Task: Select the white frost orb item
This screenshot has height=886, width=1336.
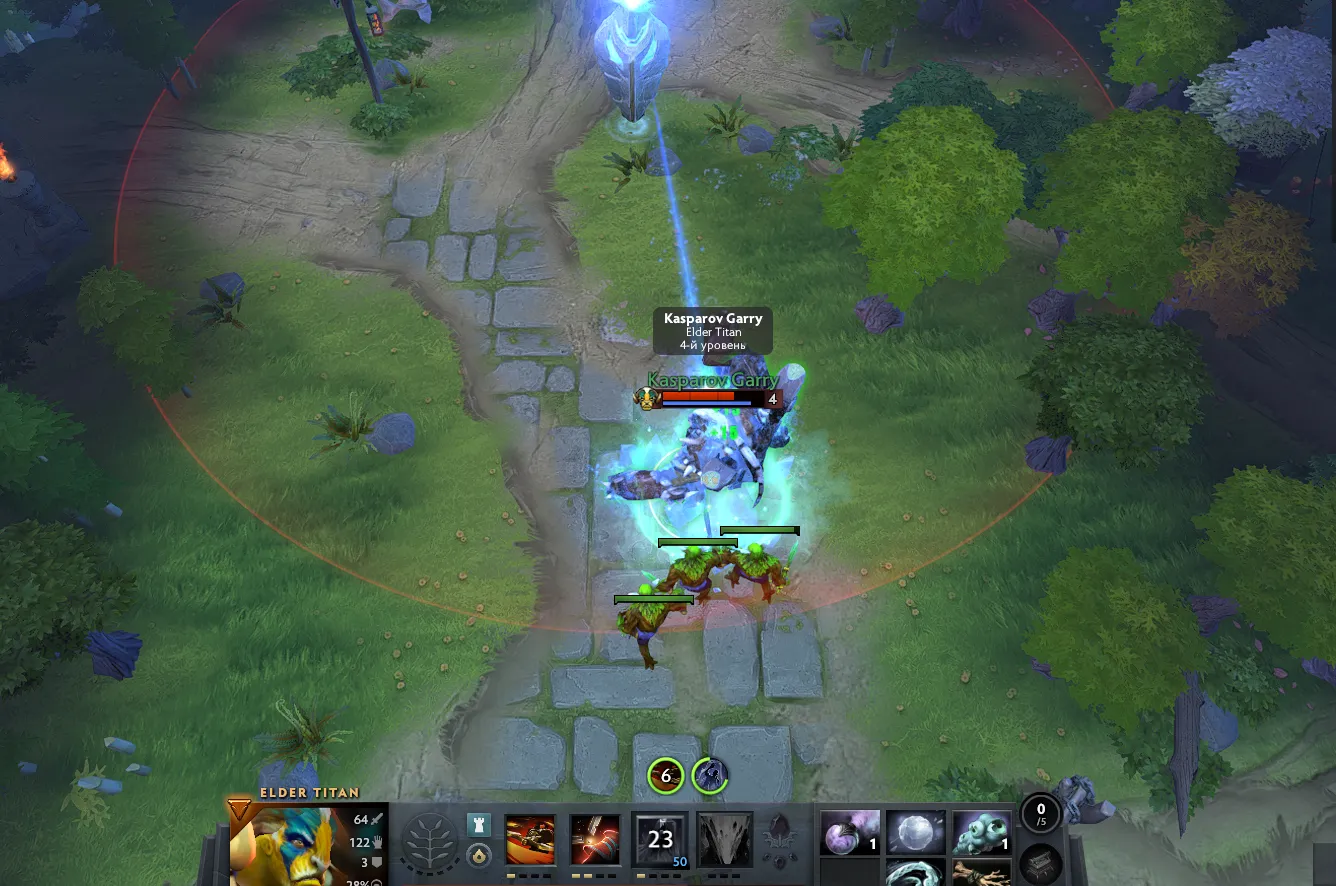Action: 916,832
